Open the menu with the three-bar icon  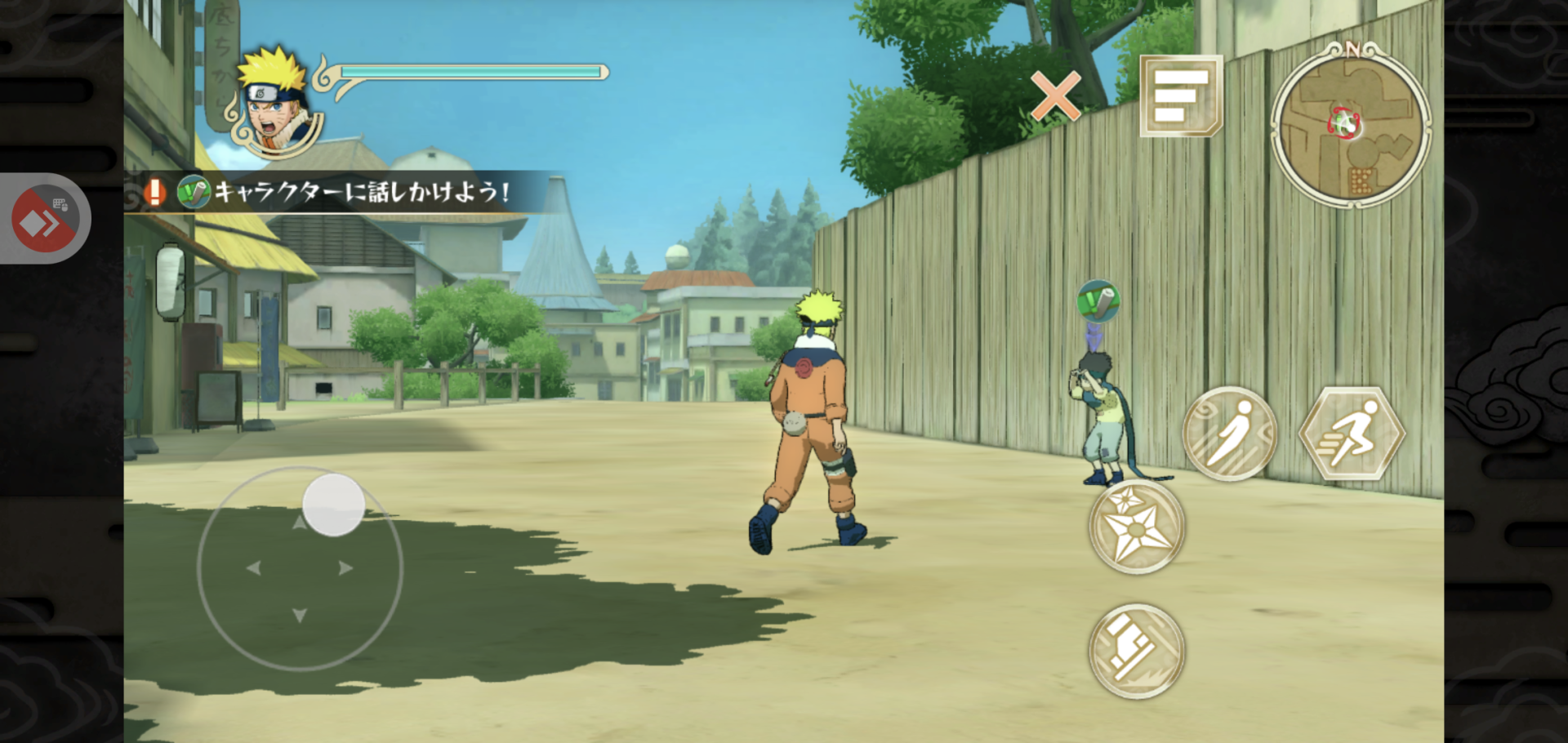1181,96
